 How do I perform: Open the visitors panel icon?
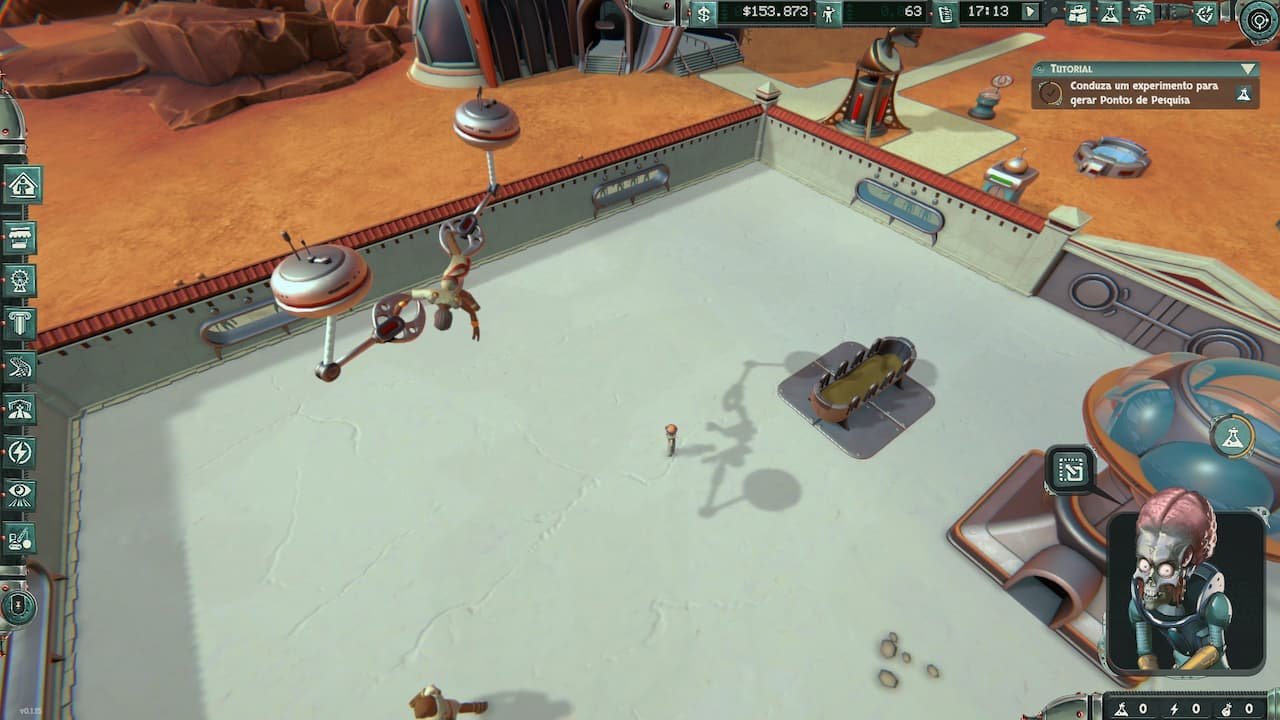click(x=828, y=13)
